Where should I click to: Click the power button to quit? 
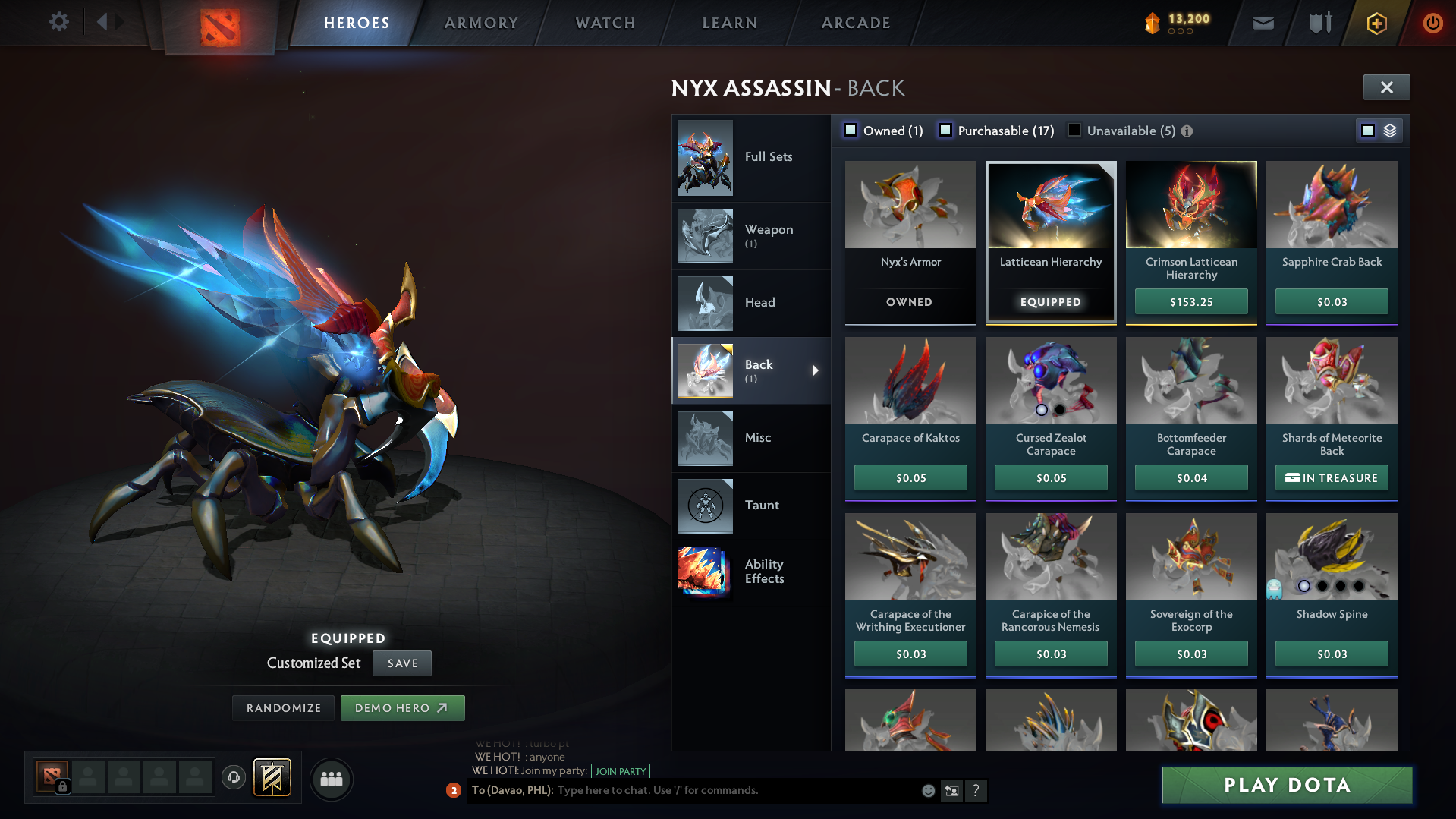tap(1432, 22)
